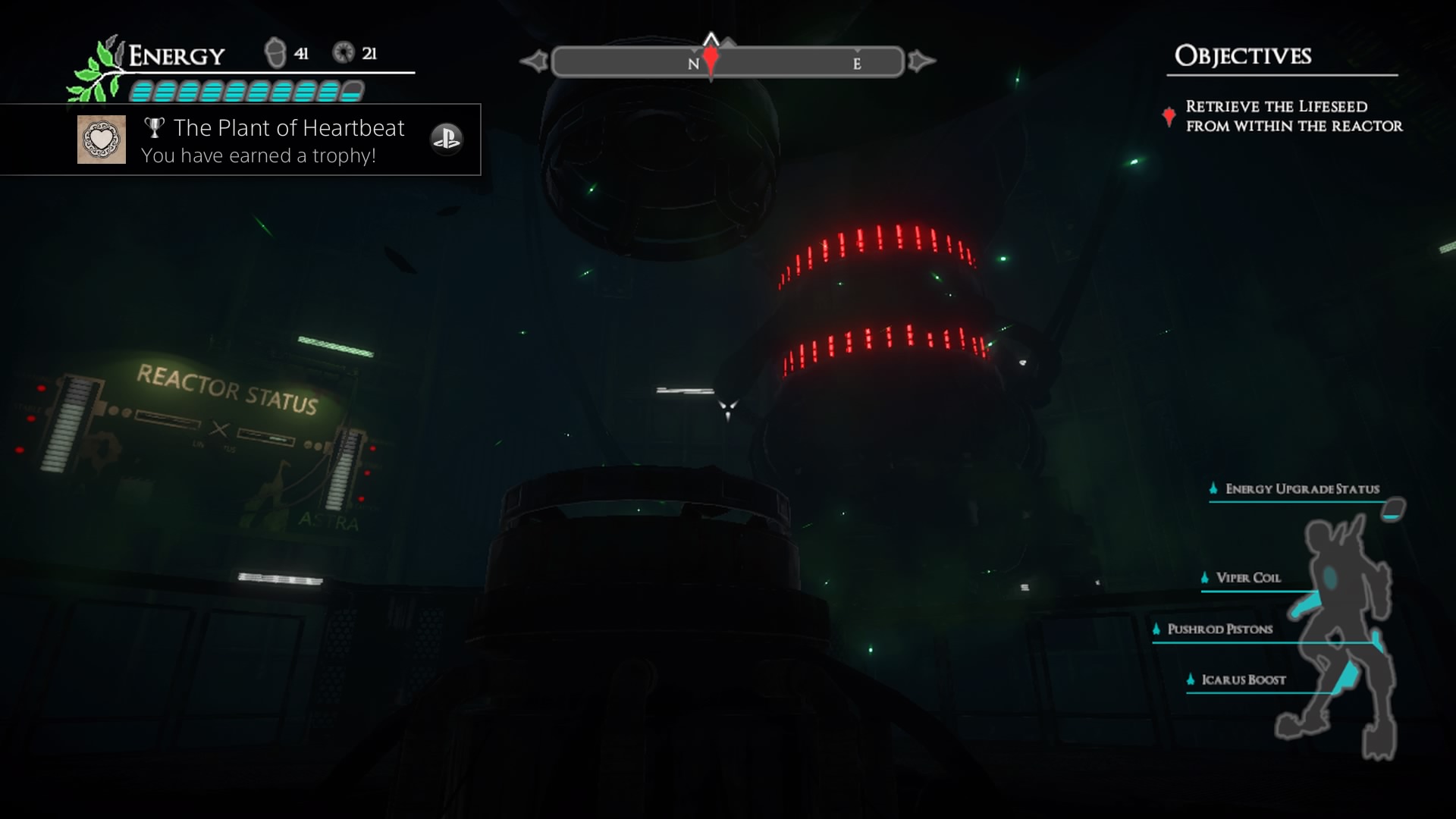Open the Energy Upgrade Status entry

(x=1301, y=489)
